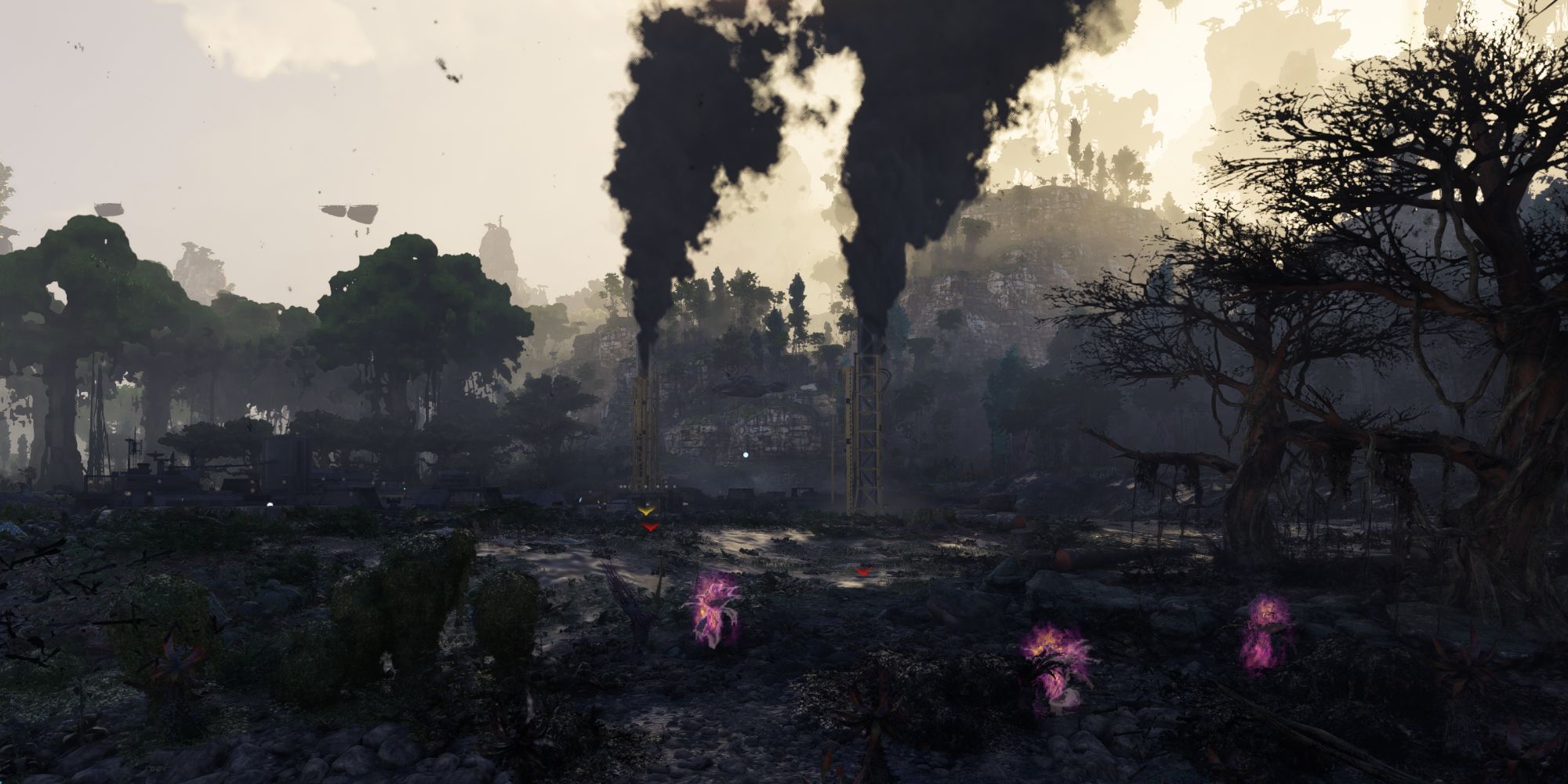Select the yellow chevron enemy marker
1568x784 pixels.
[647, 510]
